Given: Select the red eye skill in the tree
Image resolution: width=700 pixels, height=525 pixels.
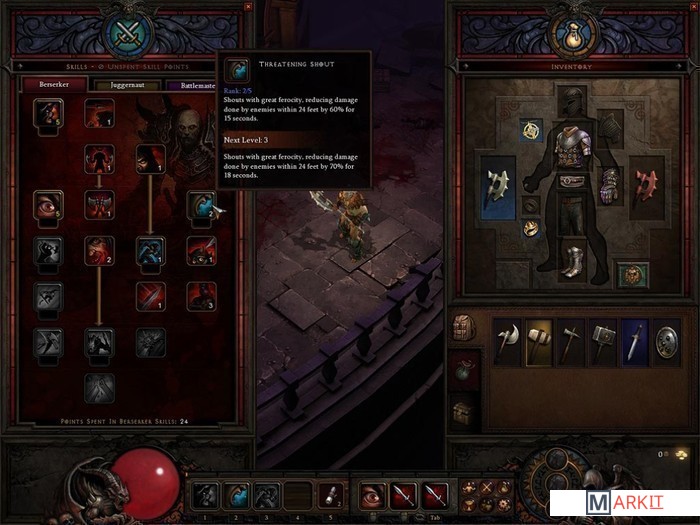Looking at the screenshot, I should pos(47,204).
